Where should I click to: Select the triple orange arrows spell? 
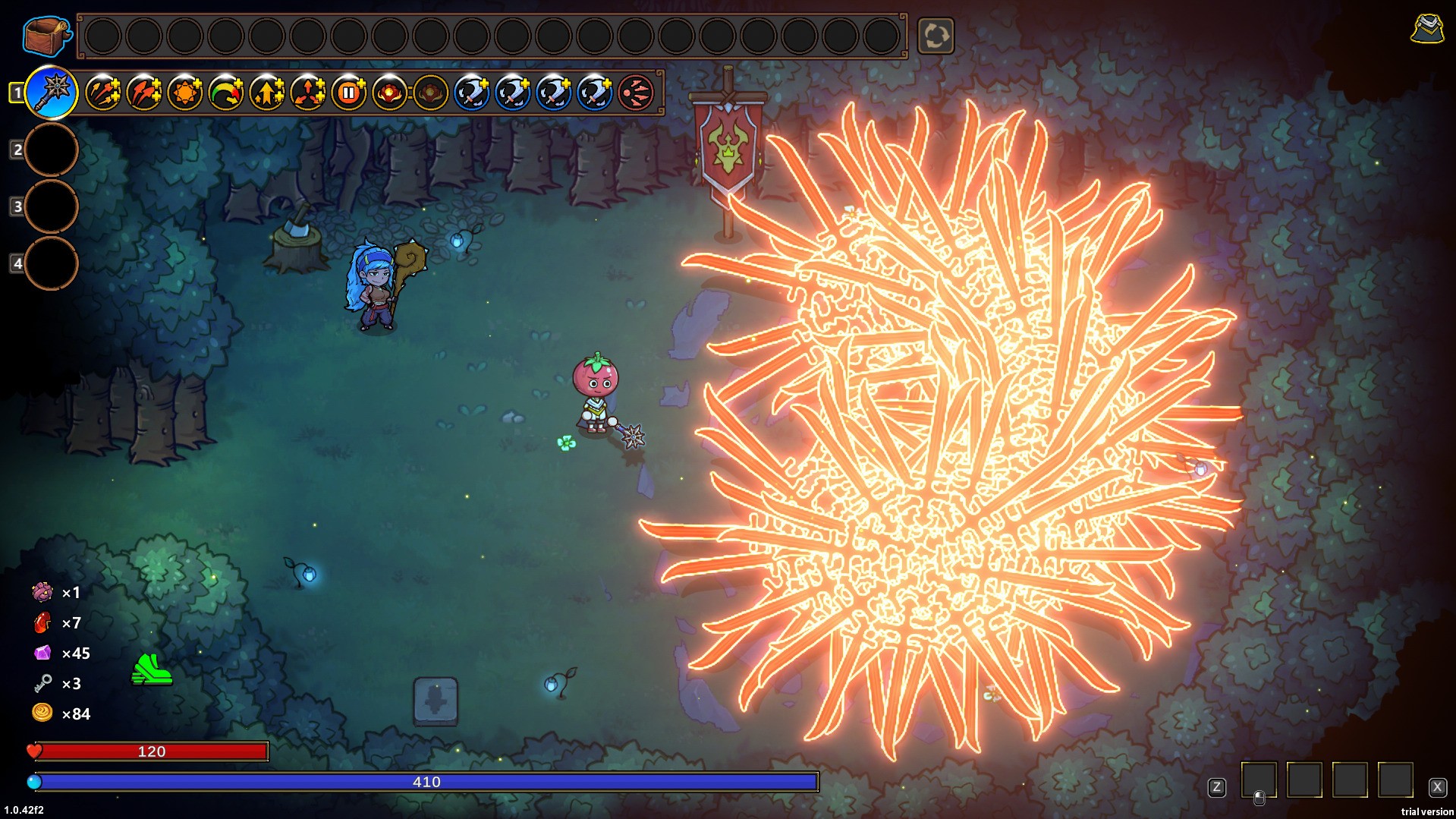pos(103,93)
